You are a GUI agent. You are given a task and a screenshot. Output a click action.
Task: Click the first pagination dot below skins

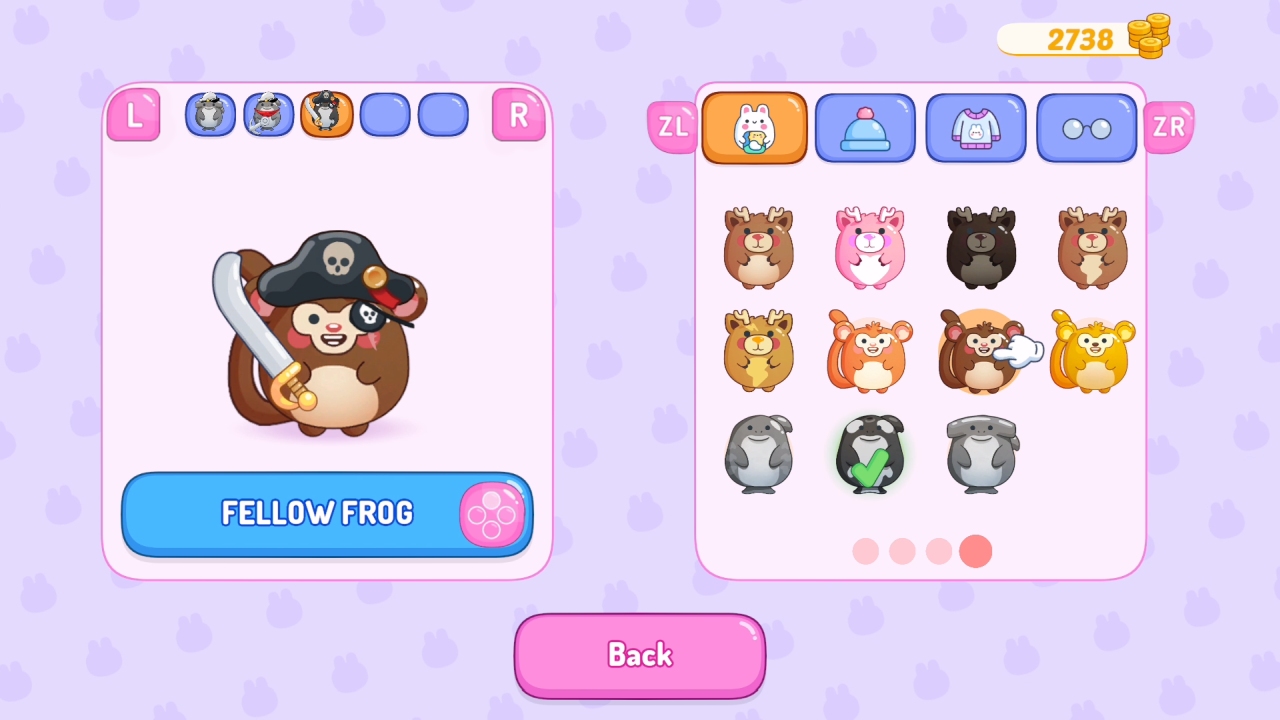tap(865, 551)
